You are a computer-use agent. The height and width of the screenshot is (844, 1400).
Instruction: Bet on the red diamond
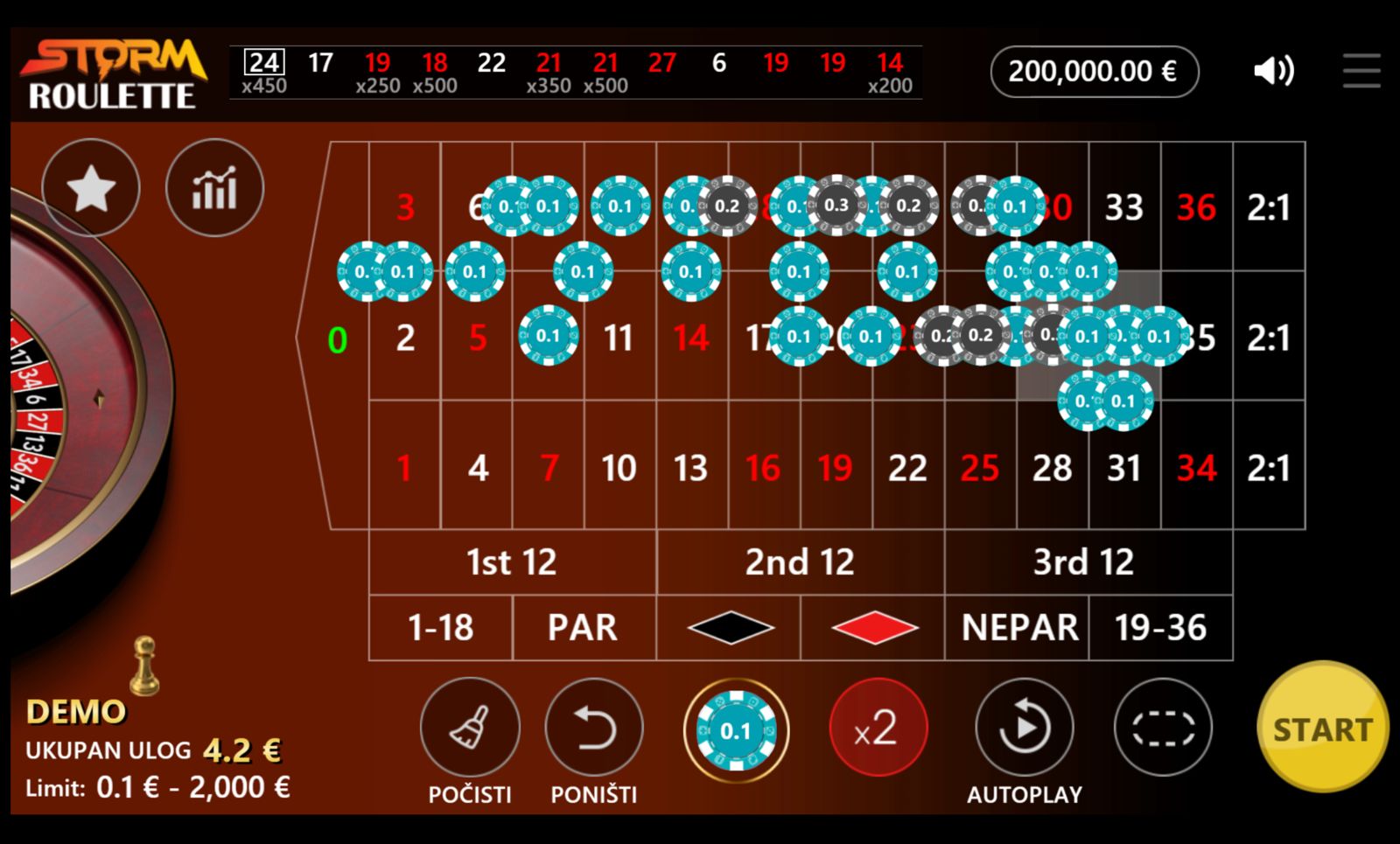(873, 628)
